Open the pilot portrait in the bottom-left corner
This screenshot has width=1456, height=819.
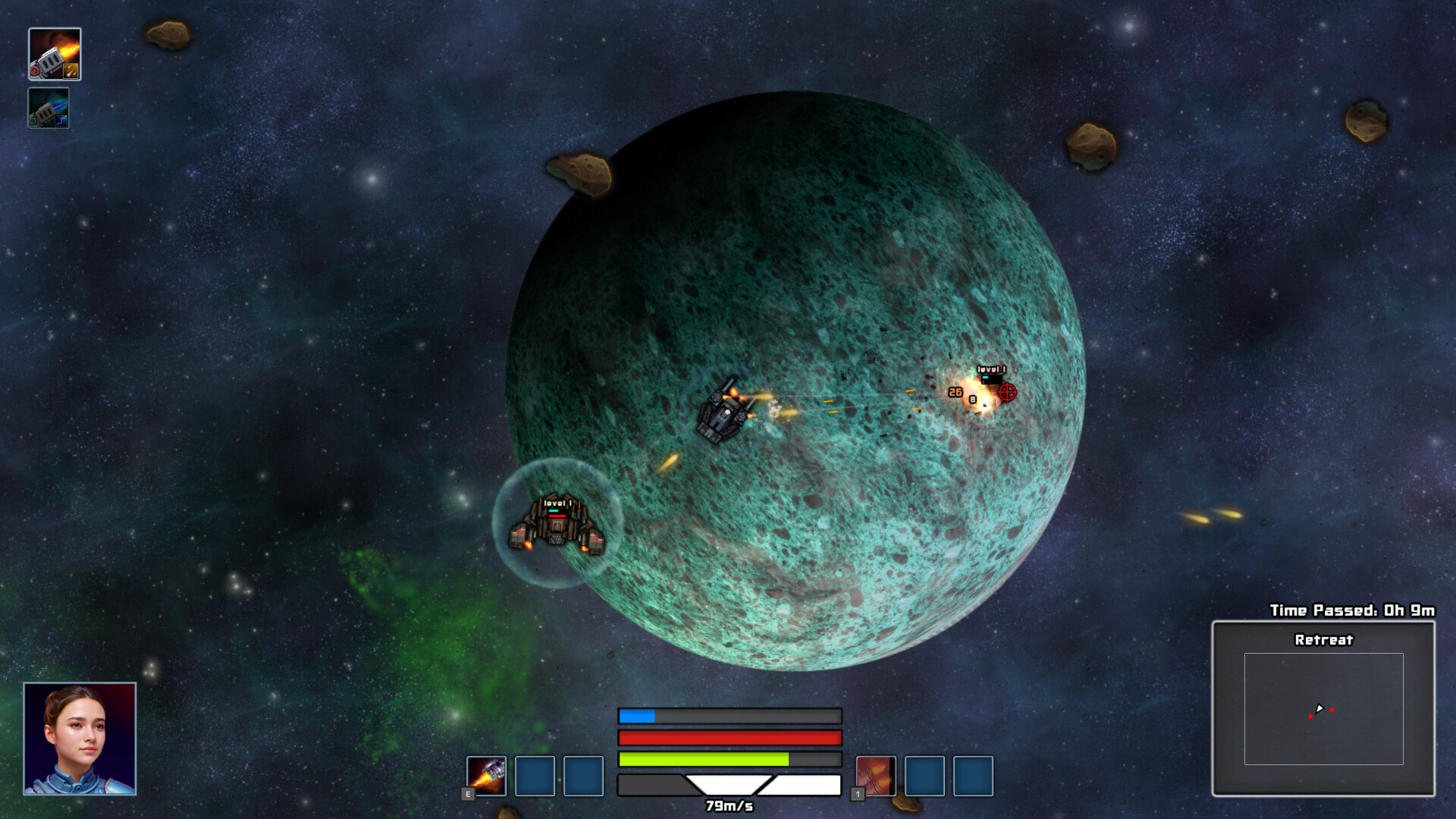pyautogui.click(x=80, y=739)
